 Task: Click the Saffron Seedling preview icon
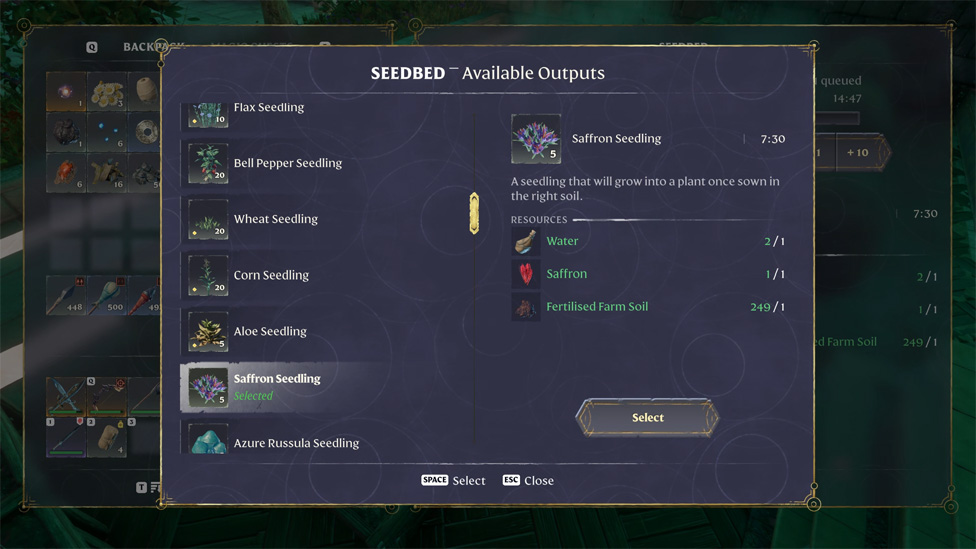coord(536,139)
